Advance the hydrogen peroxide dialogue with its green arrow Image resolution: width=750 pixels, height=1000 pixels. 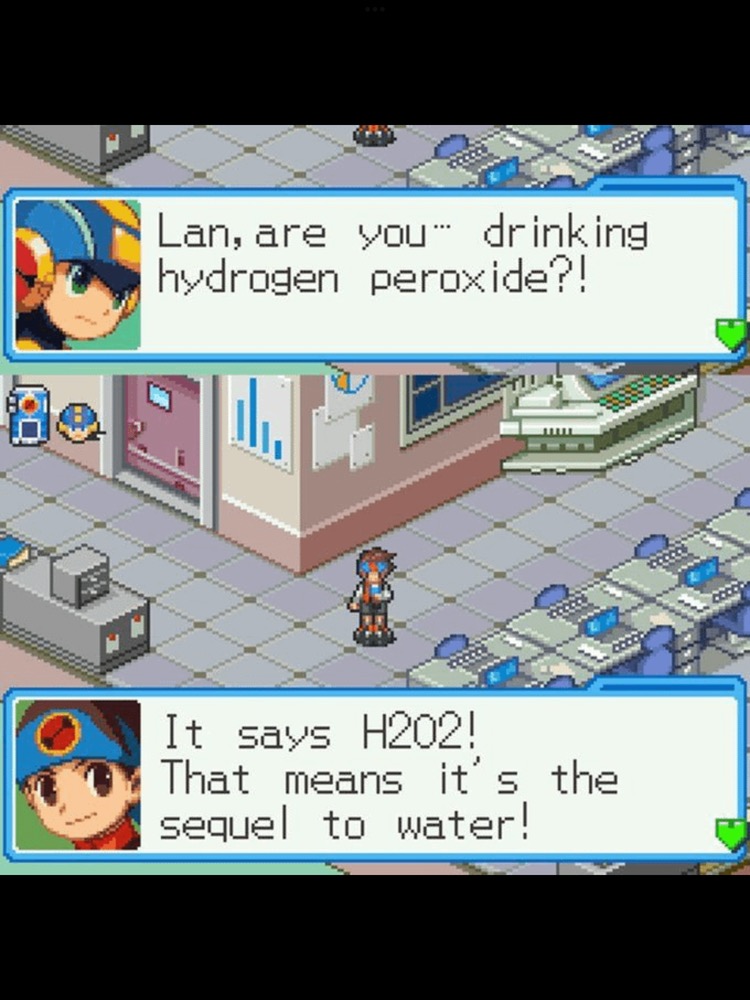731,334
